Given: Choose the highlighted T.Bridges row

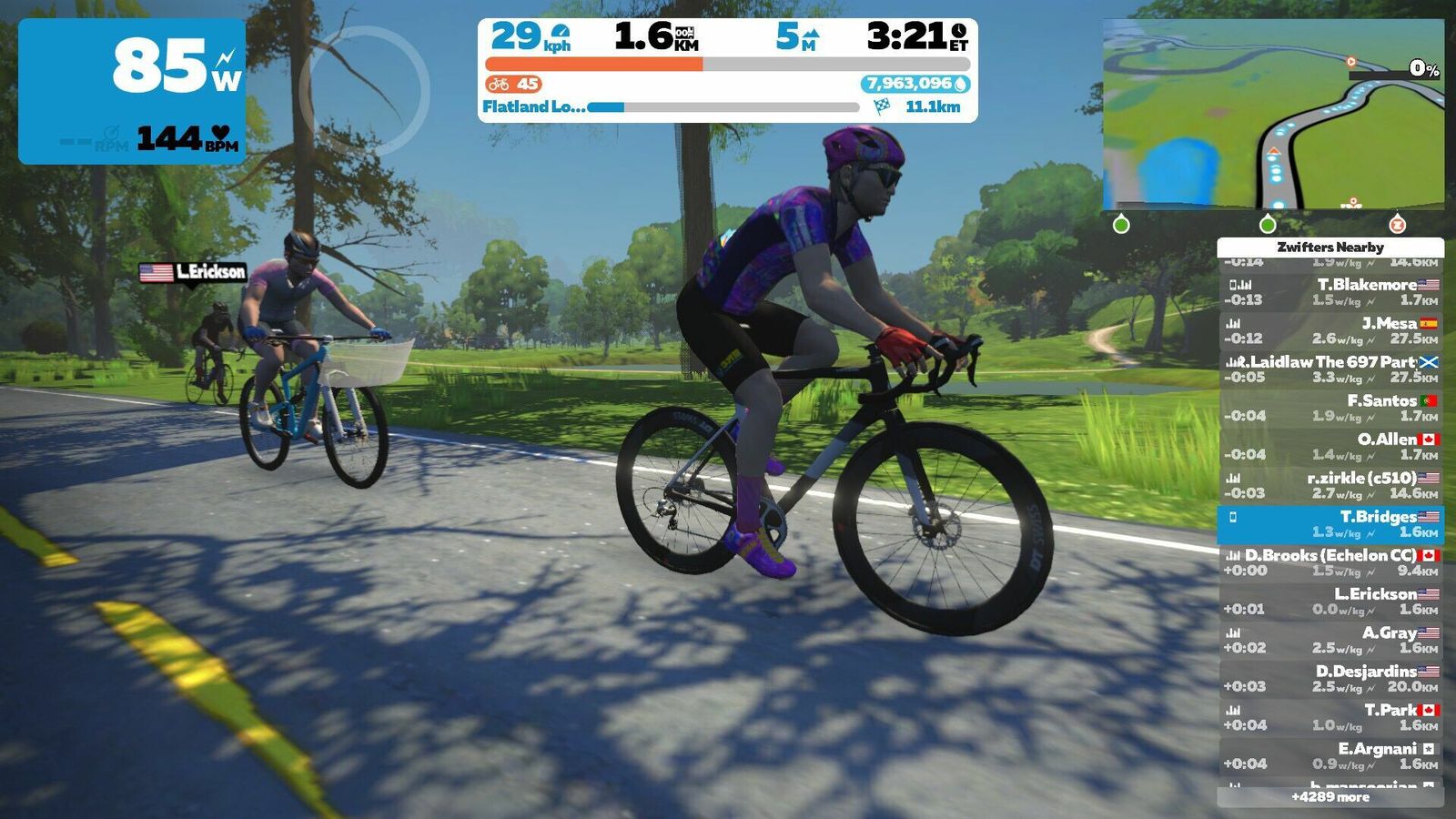Looking at the screenshot, I should [1330, 524].
